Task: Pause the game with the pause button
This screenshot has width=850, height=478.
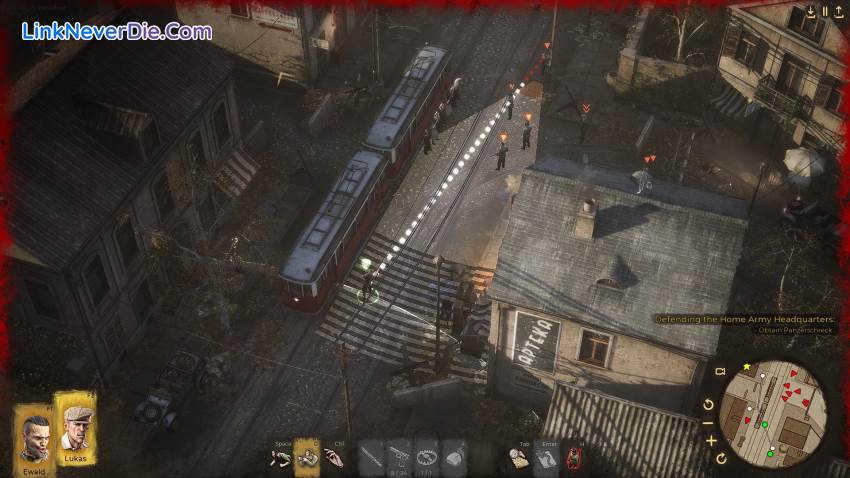Action: [825, 12]
